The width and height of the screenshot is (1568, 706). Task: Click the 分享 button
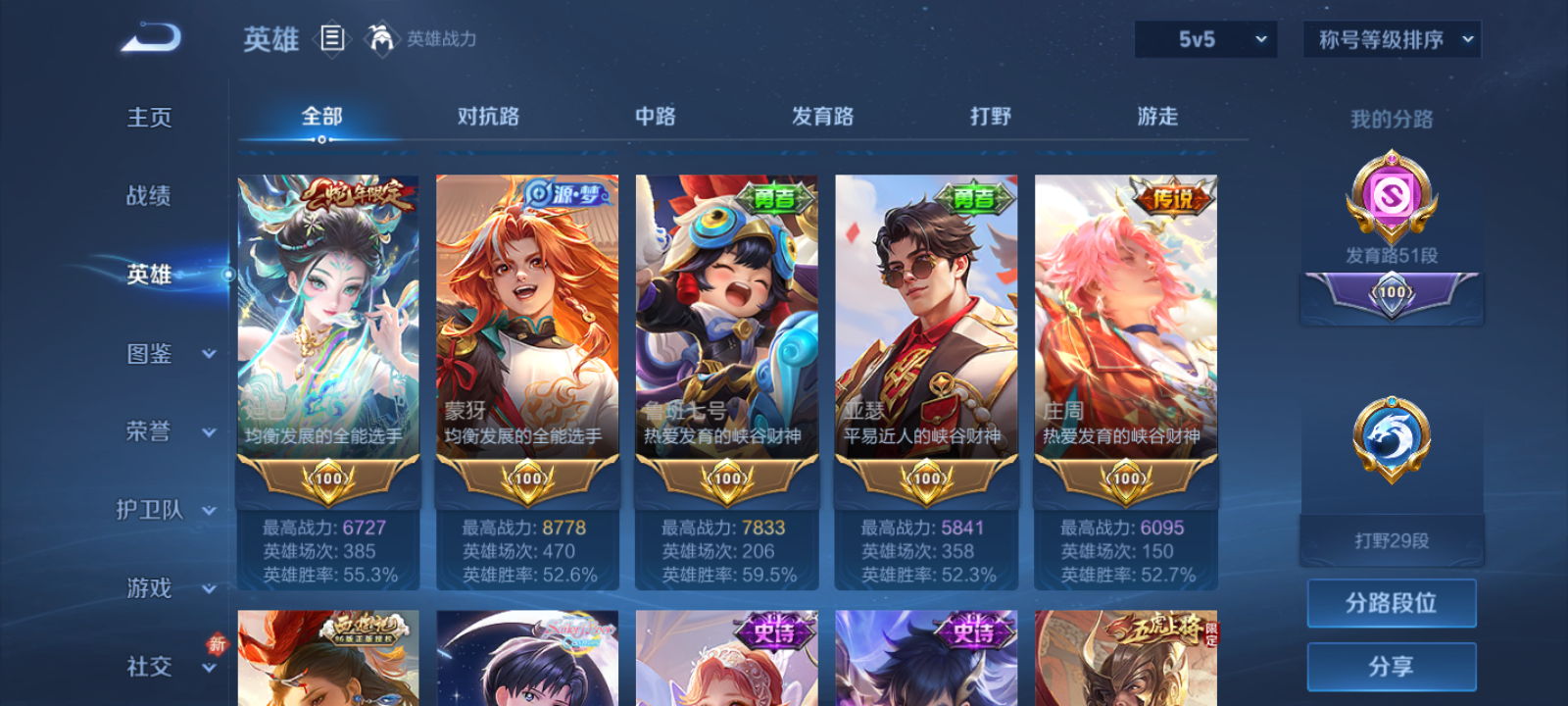[1391, 665]
